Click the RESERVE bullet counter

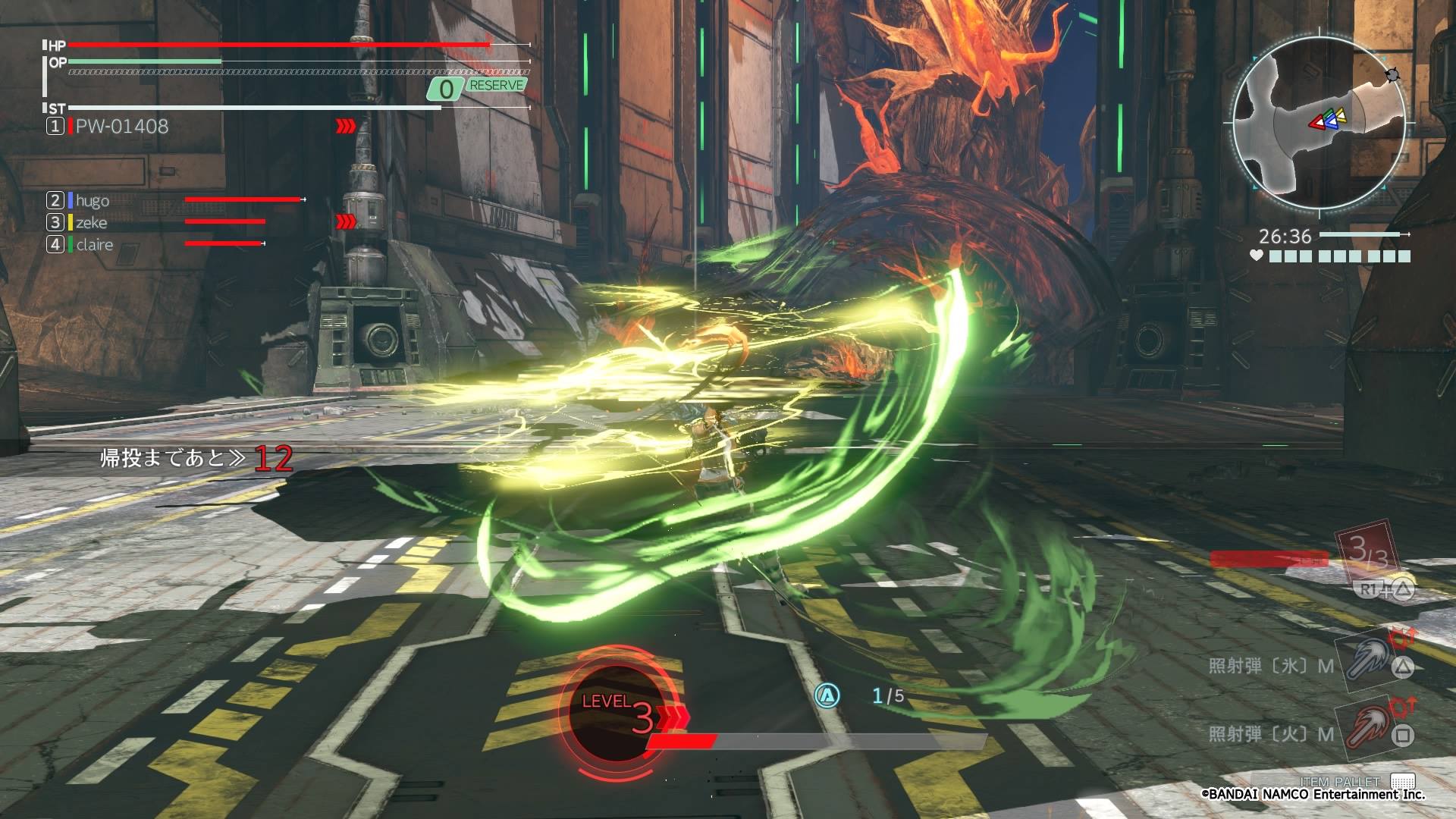click(x=476, y=88)
